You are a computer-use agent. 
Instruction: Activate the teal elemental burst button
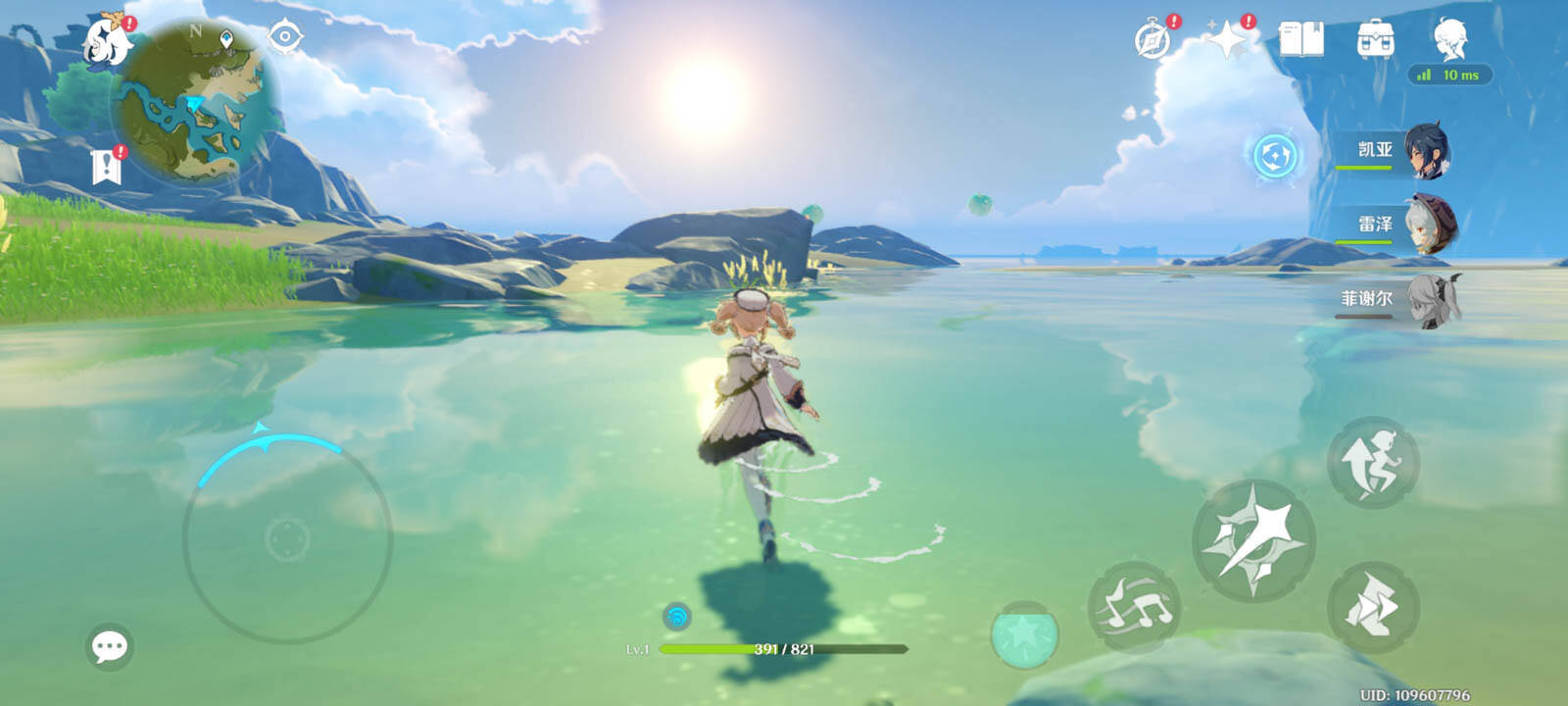(x=1024, y=634)
